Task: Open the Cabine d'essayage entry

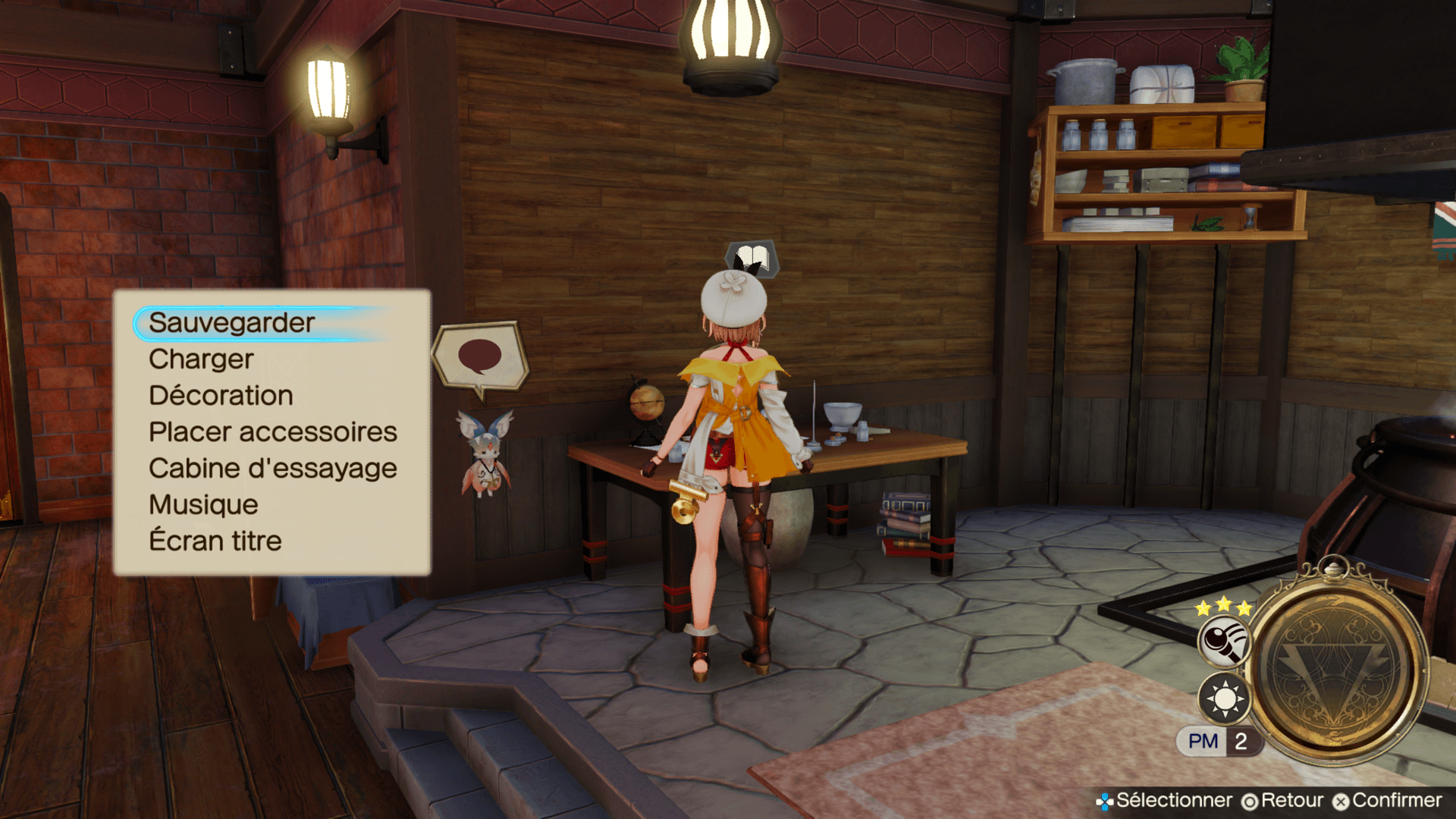Action: pyautogui.click(x=272, y=469)
